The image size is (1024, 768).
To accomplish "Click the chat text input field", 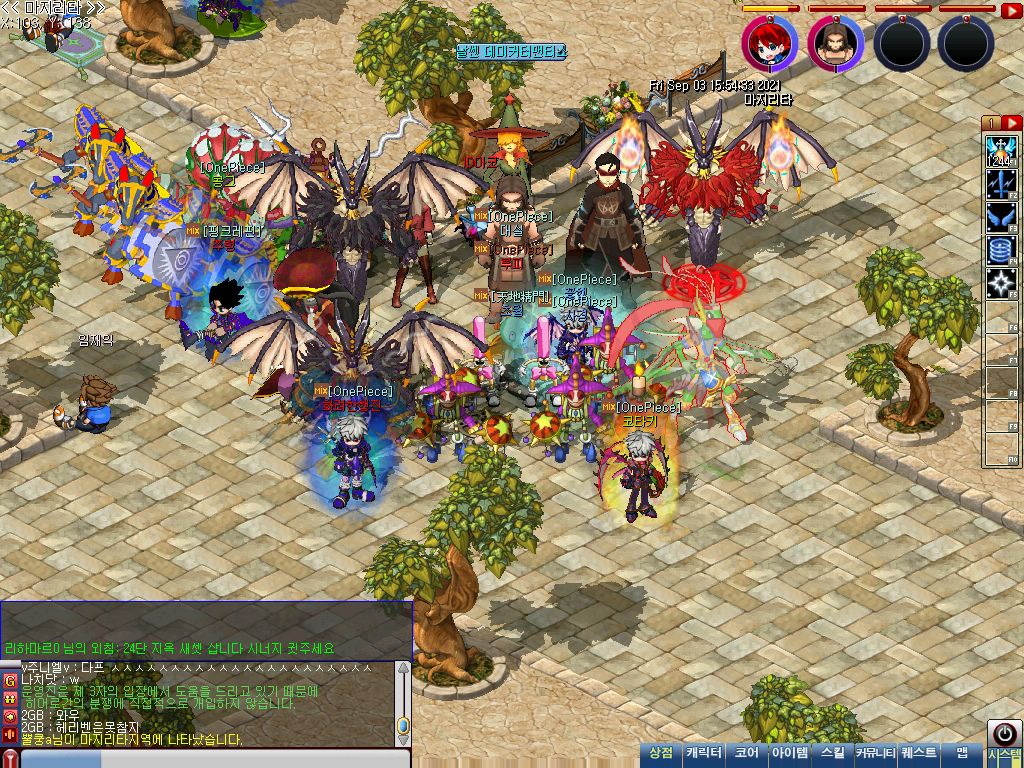I will [210, 759].
